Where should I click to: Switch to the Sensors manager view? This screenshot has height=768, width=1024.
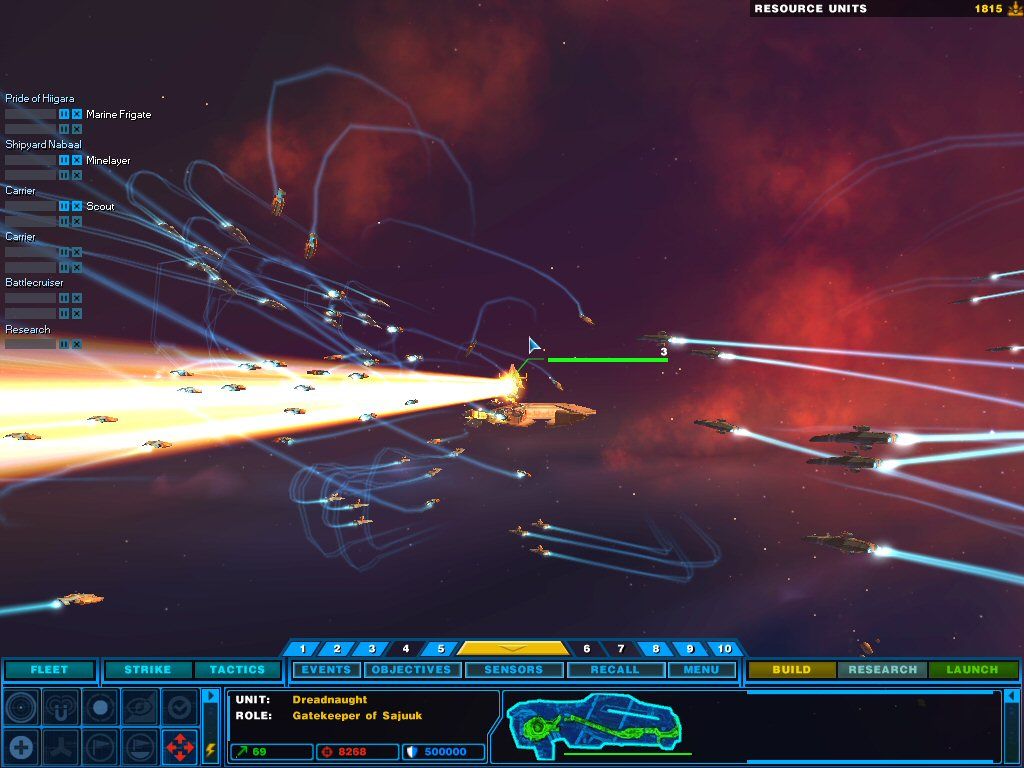(513, 670)
